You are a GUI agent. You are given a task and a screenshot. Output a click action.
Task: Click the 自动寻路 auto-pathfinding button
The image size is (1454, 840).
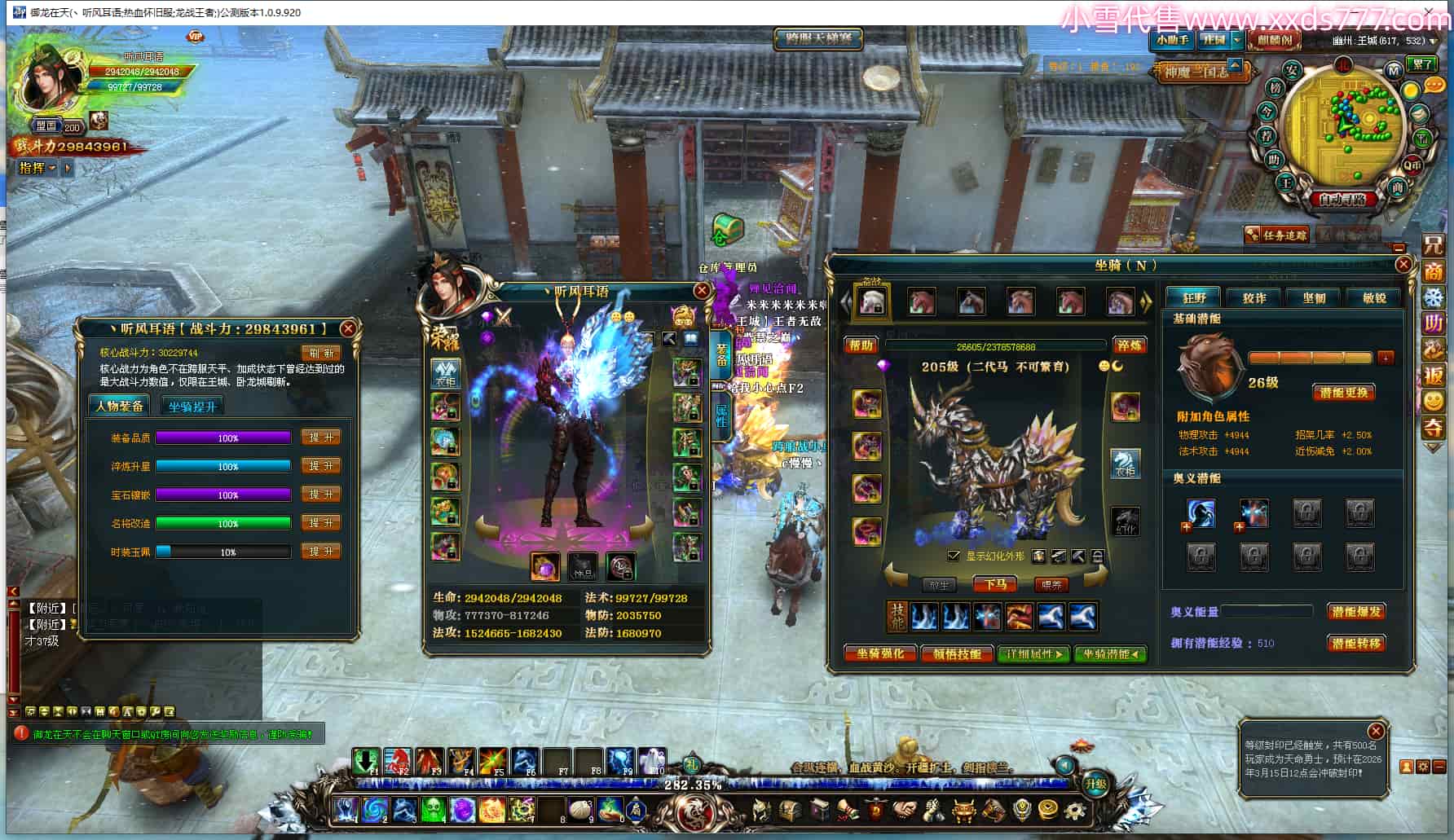(1342, 198)
